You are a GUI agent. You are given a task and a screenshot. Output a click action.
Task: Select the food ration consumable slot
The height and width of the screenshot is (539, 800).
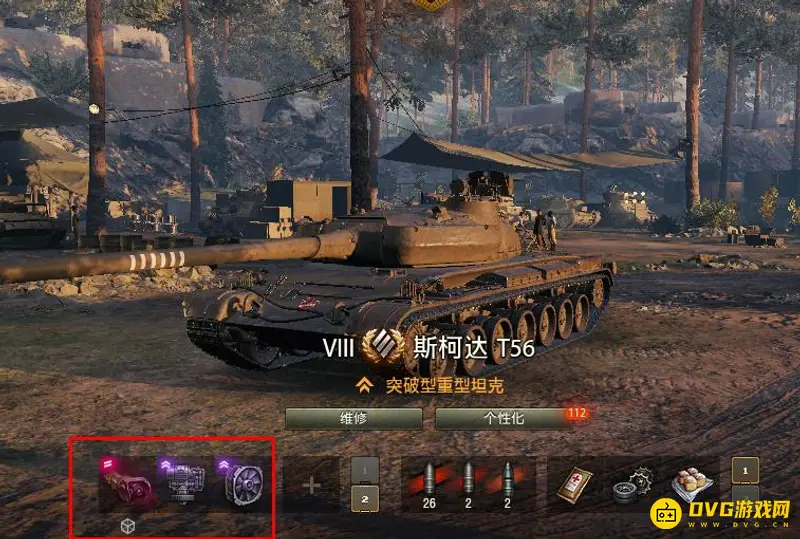coord(690,485)
